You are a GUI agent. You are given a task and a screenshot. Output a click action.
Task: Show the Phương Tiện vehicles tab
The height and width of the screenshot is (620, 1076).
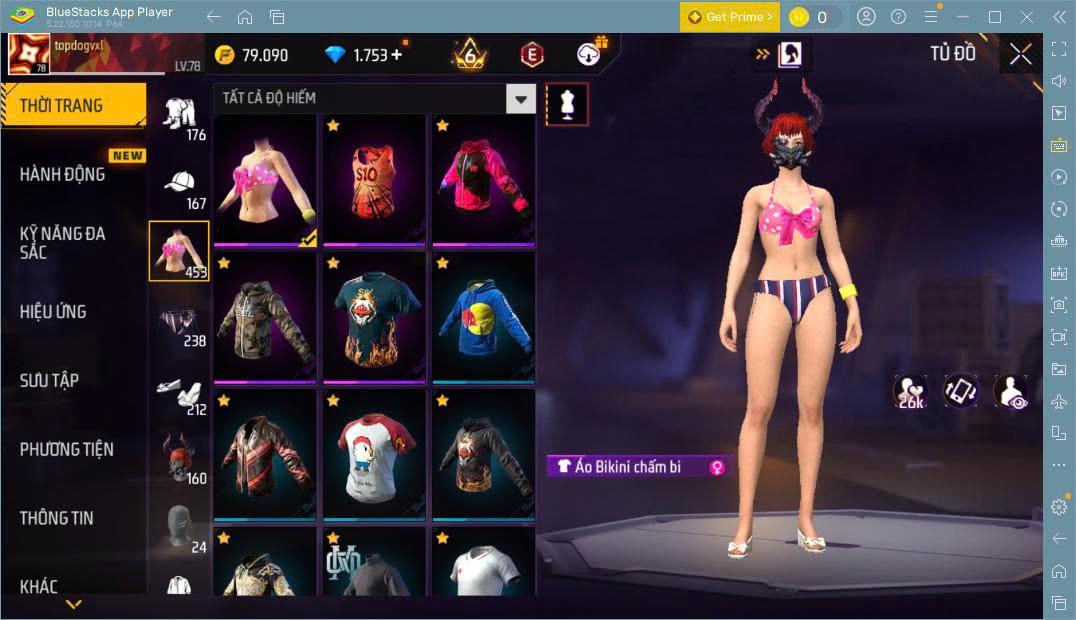66,449
